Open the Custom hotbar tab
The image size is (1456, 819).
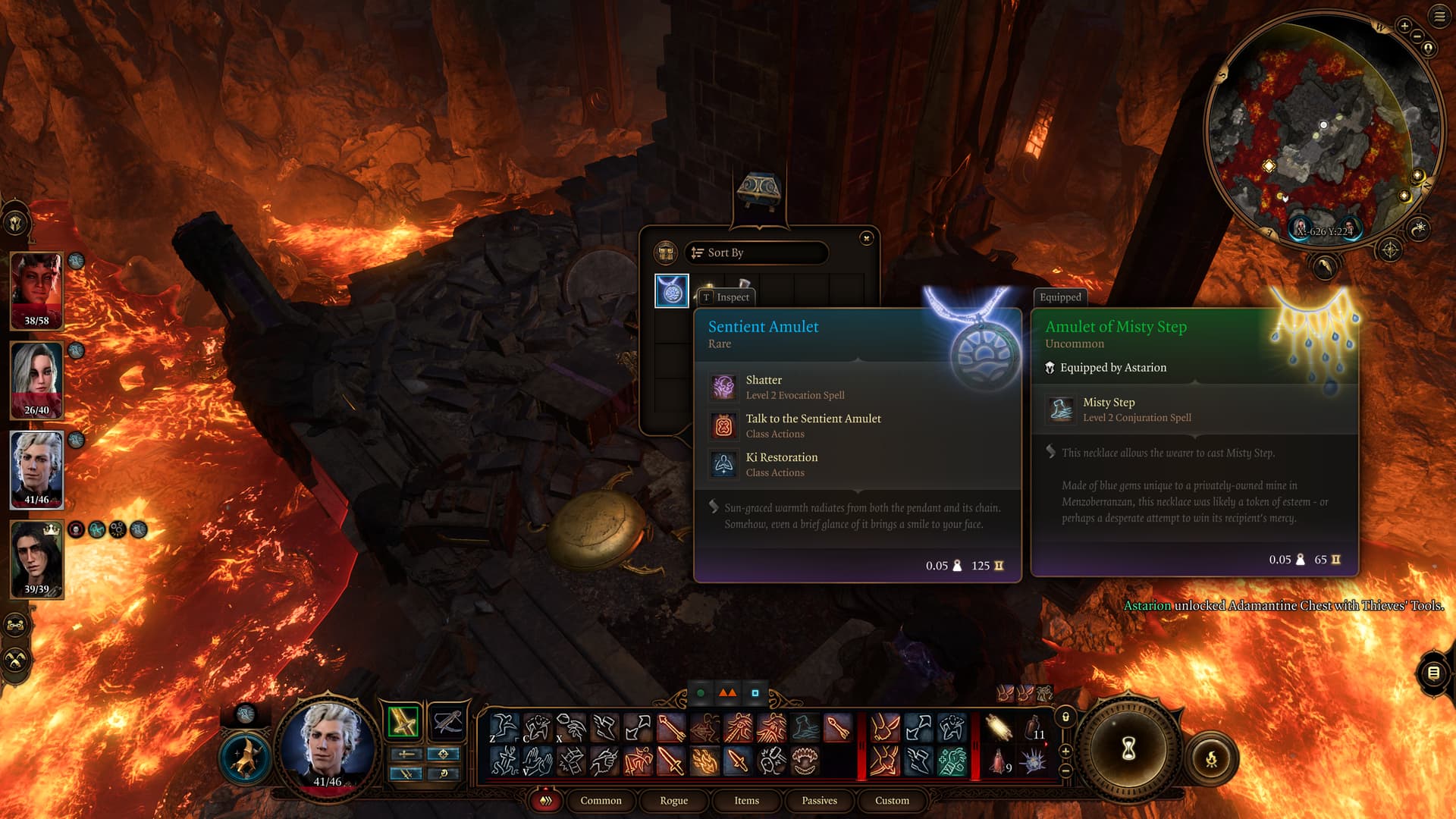coord(892,801)
